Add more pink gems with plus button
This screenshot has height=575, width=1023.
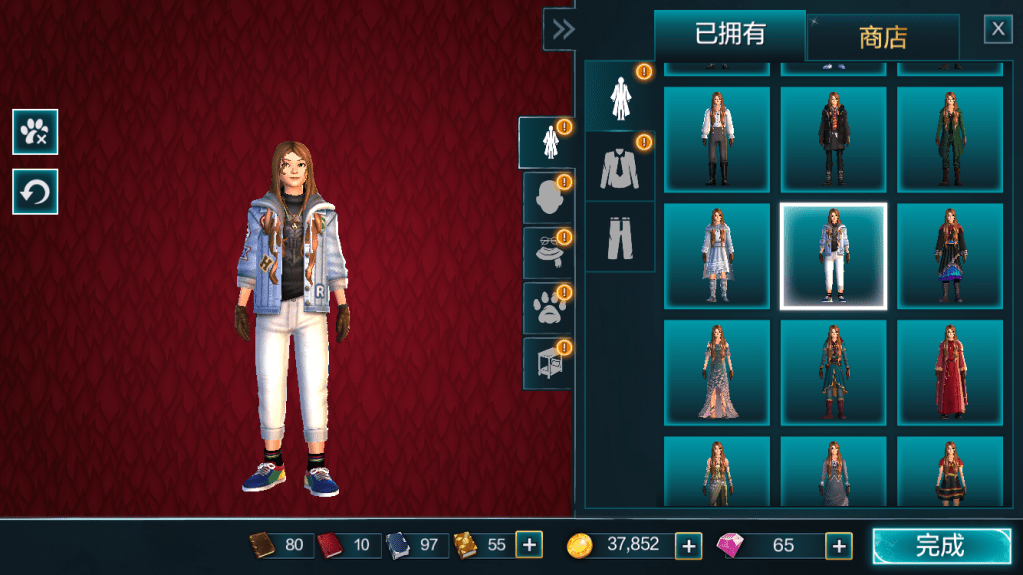838,545
